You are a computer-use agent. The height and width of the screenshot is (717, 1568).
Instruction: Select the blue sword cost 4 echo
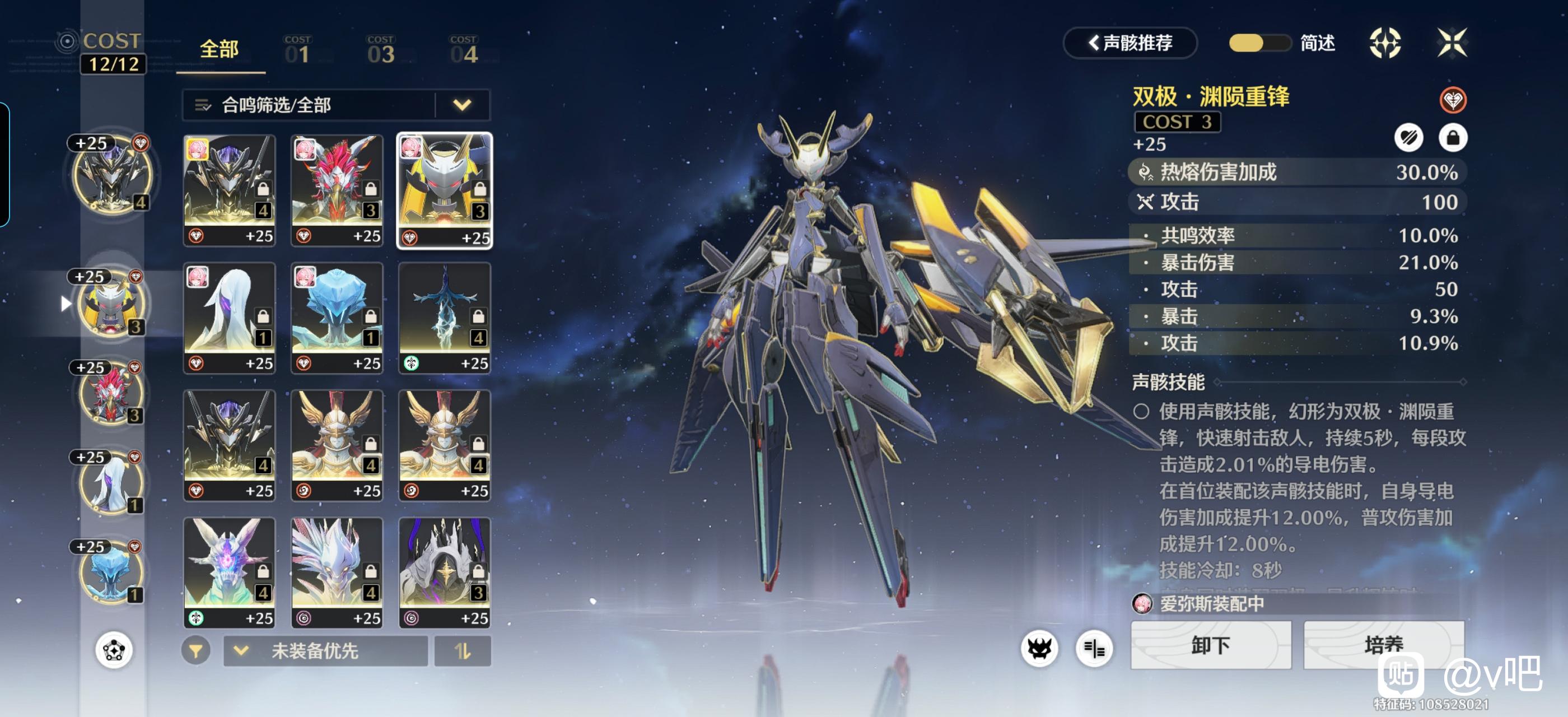coord(444,318)
